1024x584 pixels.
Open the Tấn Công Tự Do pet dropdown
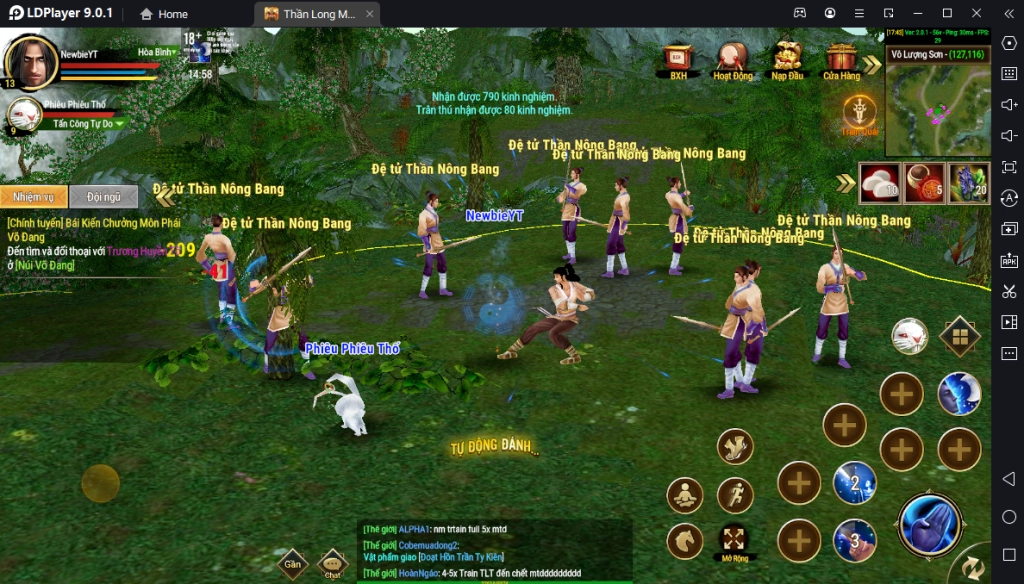90,124
